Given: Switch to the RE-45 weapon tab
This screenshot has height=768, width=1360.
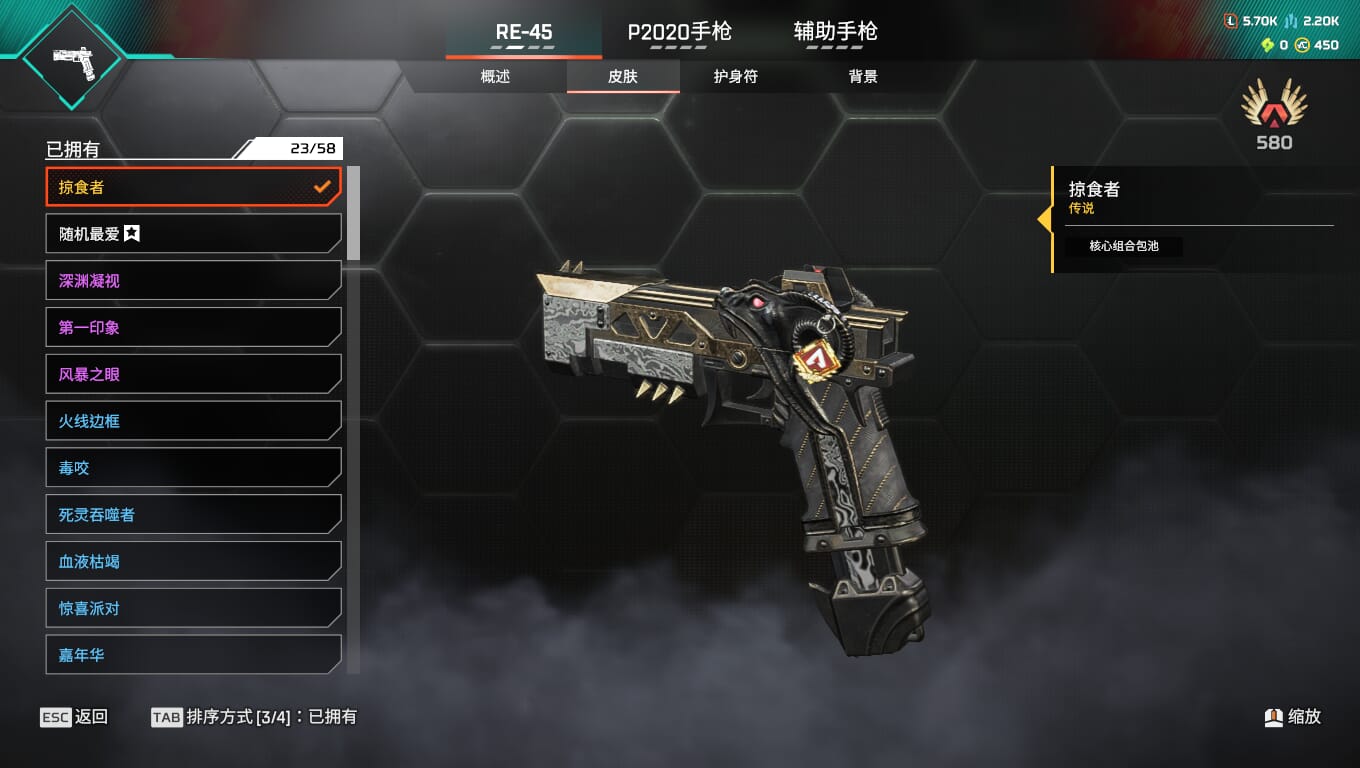Looking at the screenshot, I should 524,32.
